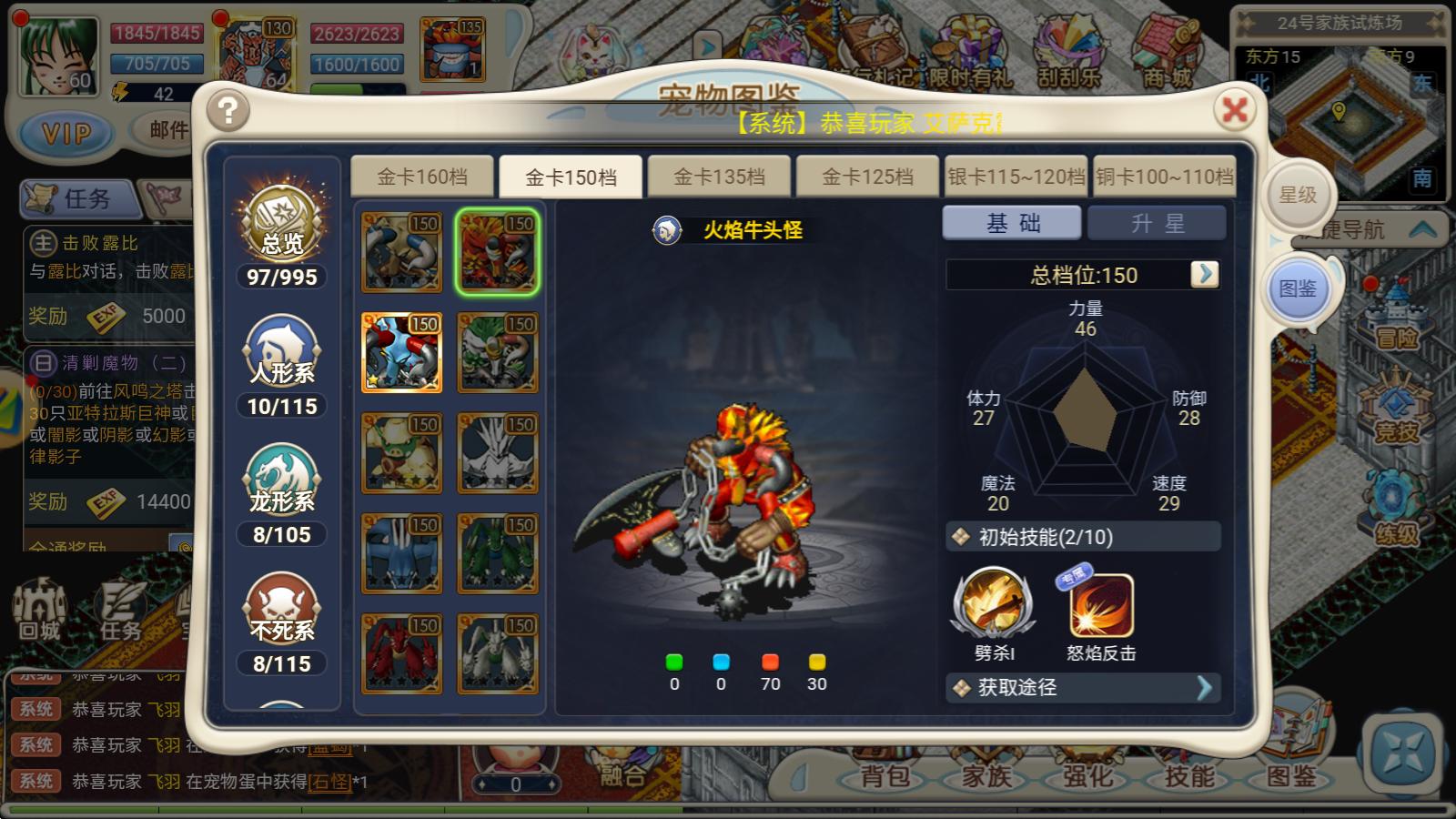Switch to the 金卡135档 tab
The width and height of the screenshot is (1456, 819).
pyautogui.click(x=718, y=176)
